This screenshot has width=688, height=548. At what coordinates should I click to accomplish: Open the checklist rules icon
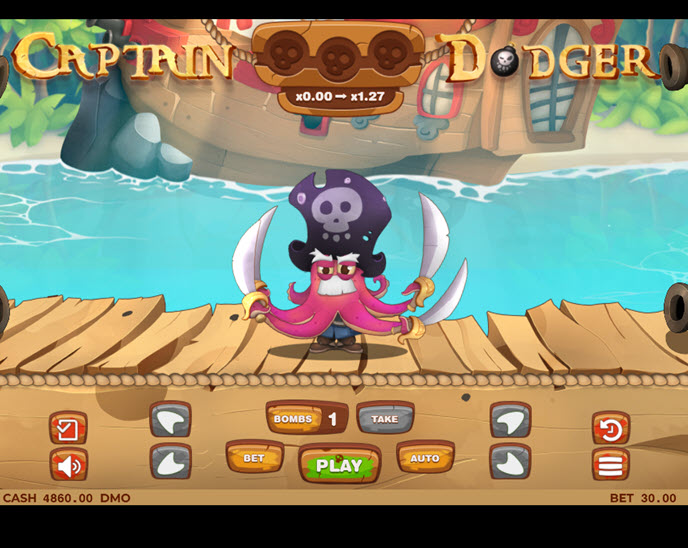click(x=68, y=429)
